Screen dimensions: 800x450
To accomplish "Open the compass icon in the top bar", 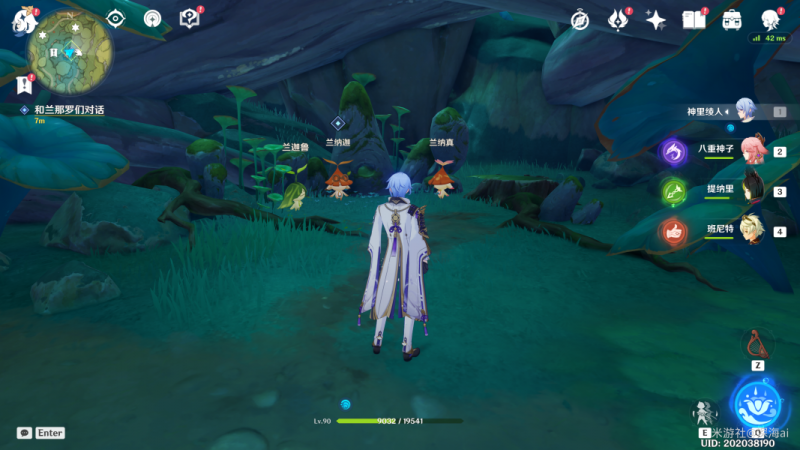I will pos(580,20).
